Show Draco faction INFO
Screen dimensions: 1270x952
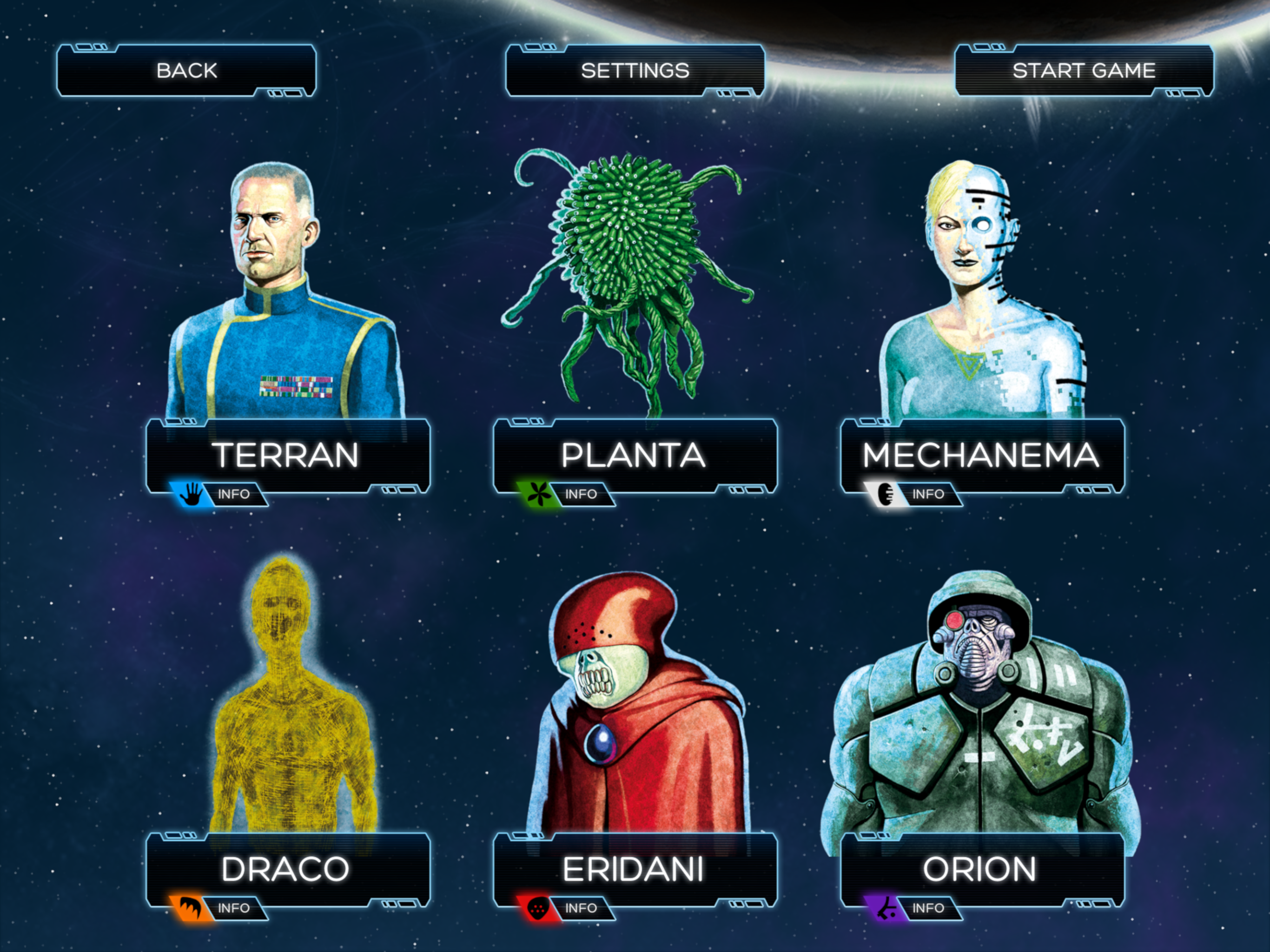234,908
